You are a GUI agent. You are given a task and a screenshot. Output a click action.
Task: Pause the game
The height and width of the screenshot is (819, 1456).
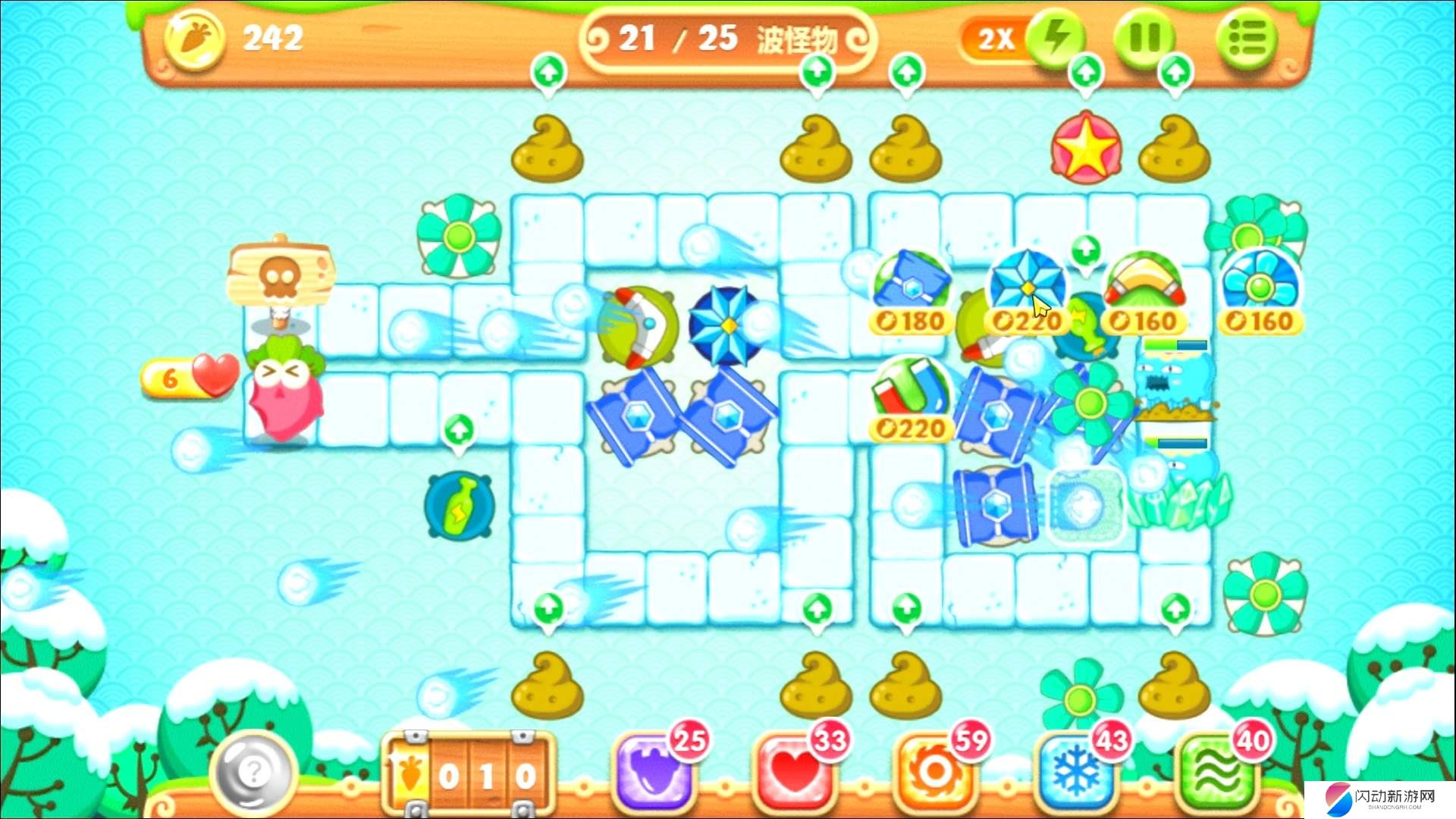point(1145,38)
